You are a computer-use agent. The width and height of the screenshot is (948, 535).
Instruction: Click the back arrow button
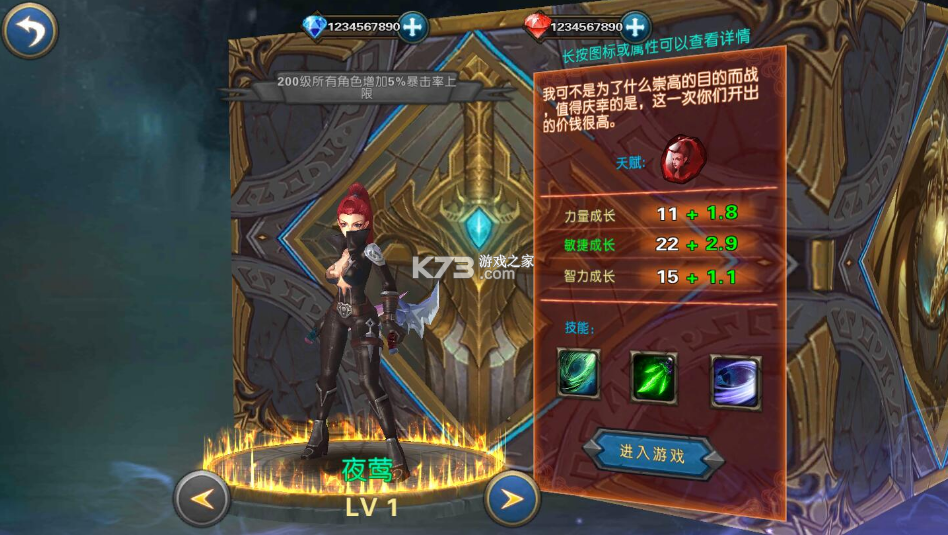tap(30, 32)
